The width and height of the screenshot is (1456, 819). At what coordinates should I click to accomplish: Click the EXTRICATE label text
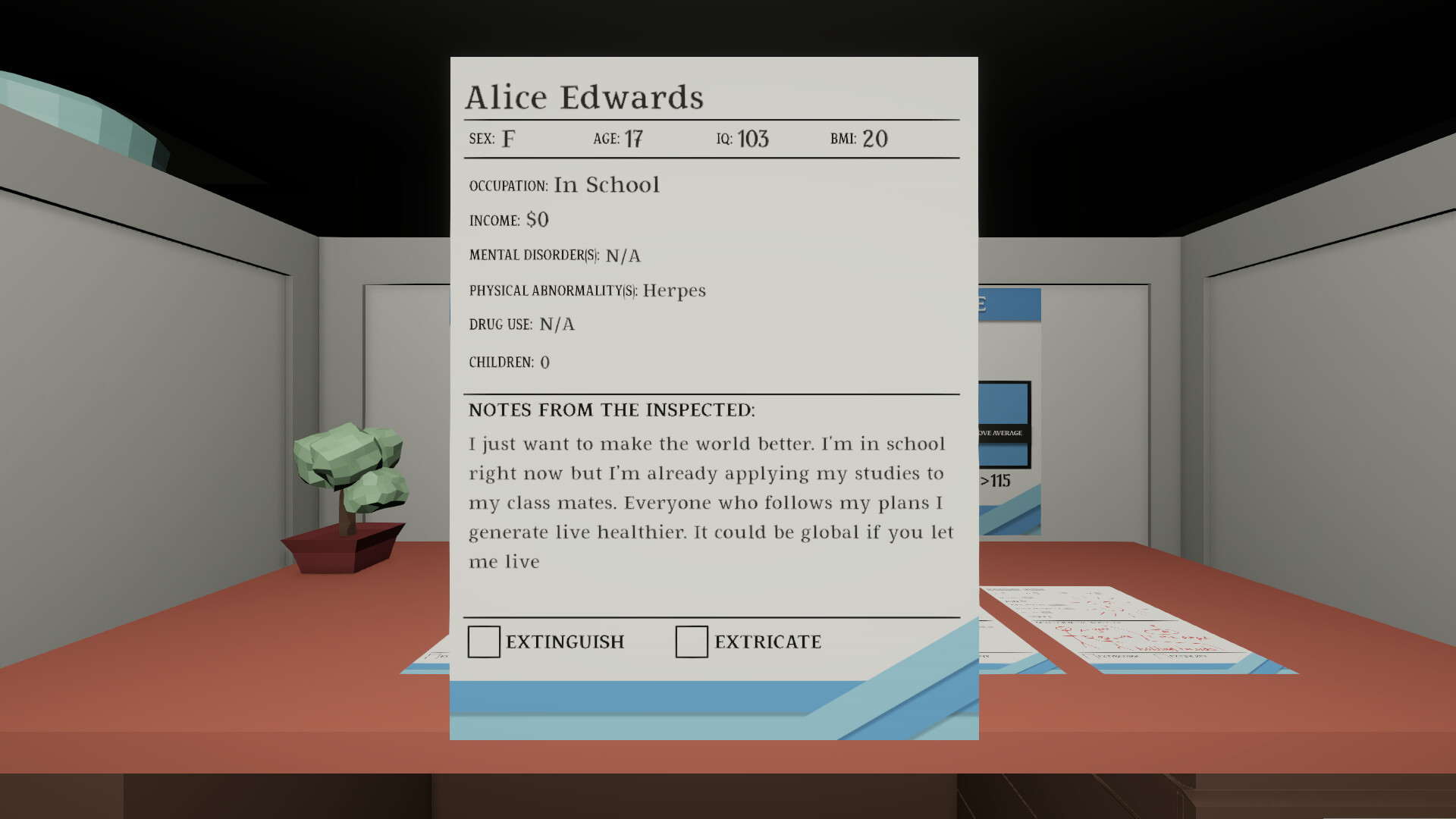(x=767, y=642)
